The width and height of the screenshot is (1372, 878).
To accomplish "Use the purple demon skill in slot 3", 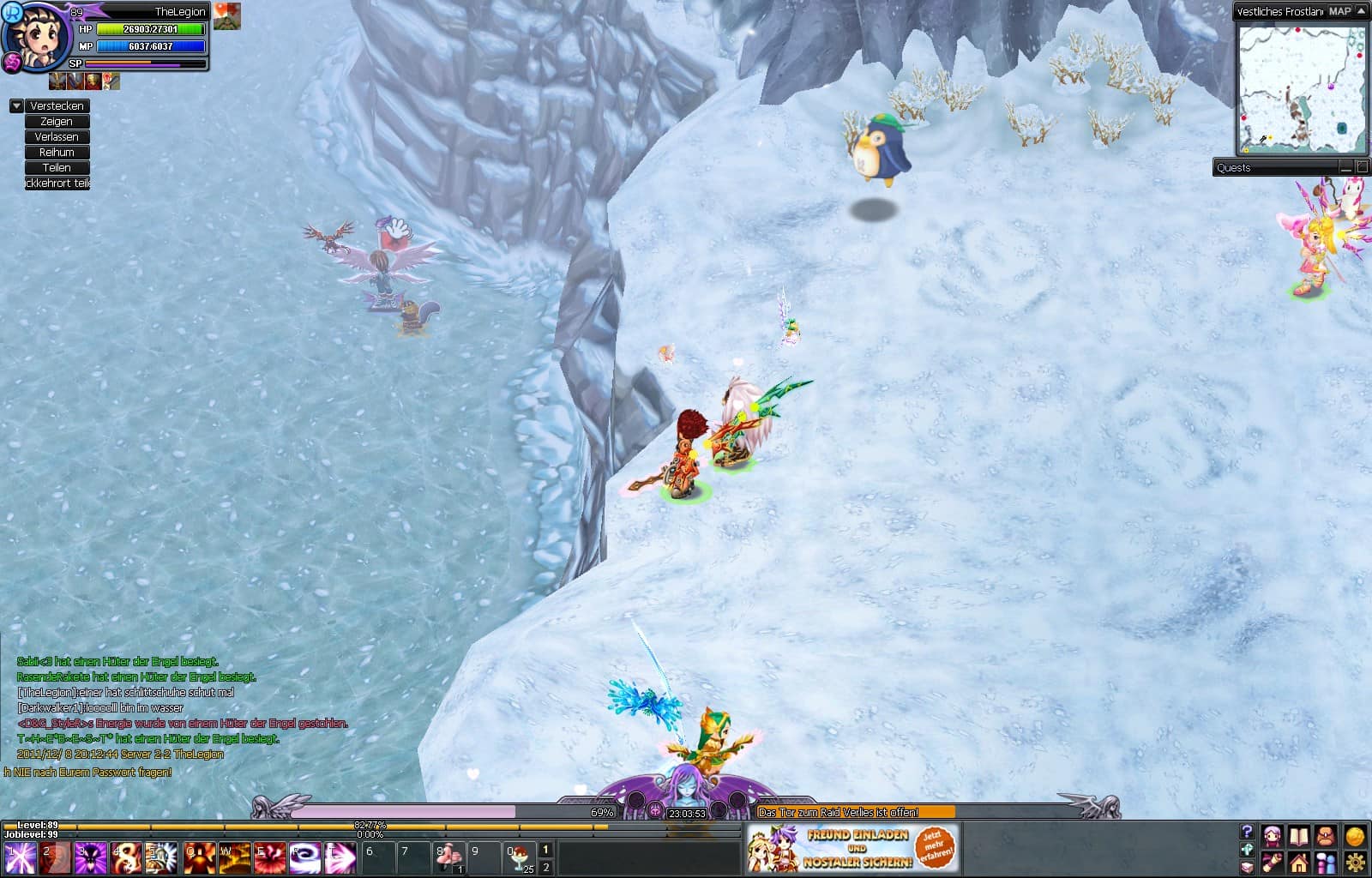I will [x=90, y=857].
